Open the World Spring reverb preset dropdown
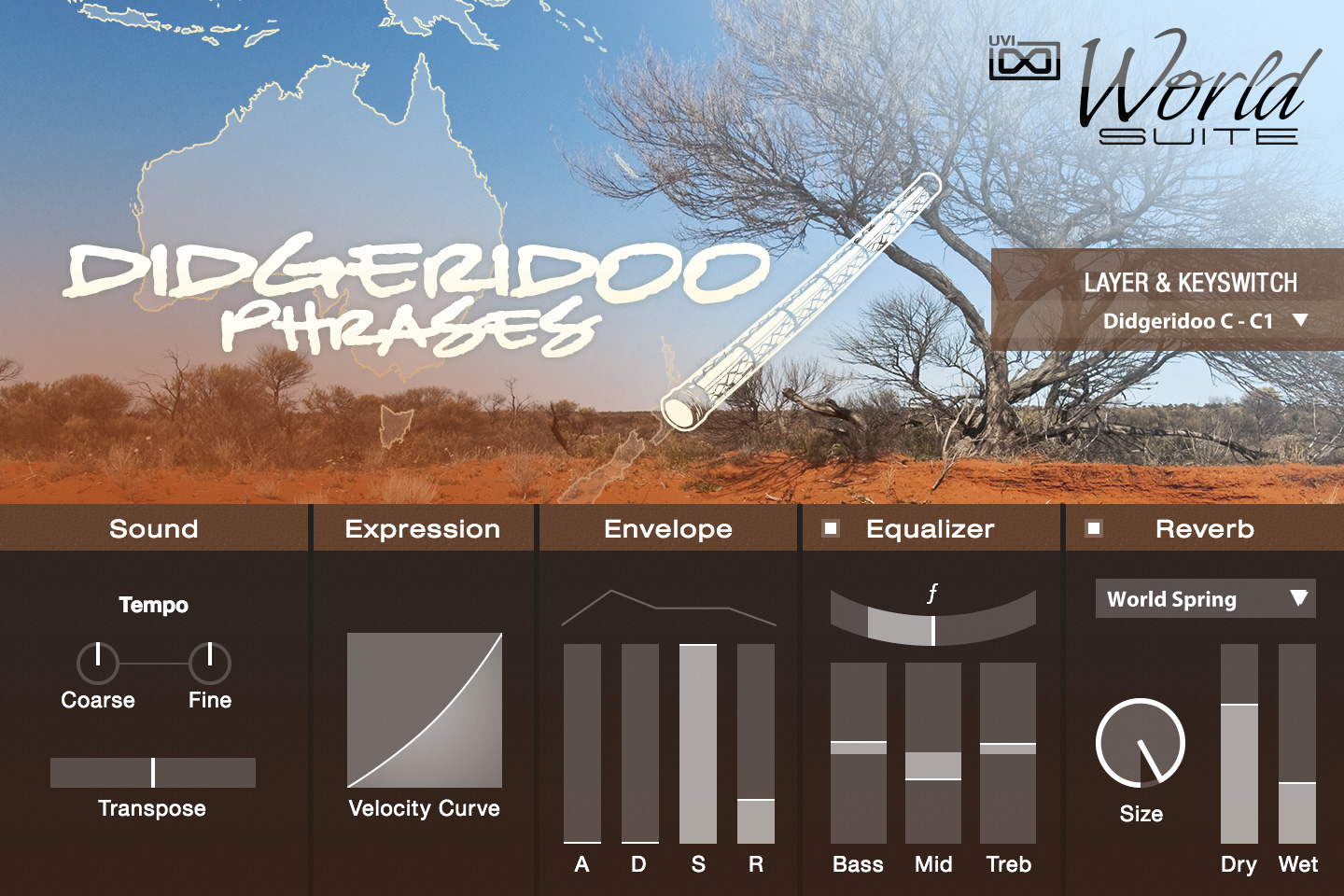This screenshot has height=896, width=1344. pyautogui.click(x=1204, y=598)
